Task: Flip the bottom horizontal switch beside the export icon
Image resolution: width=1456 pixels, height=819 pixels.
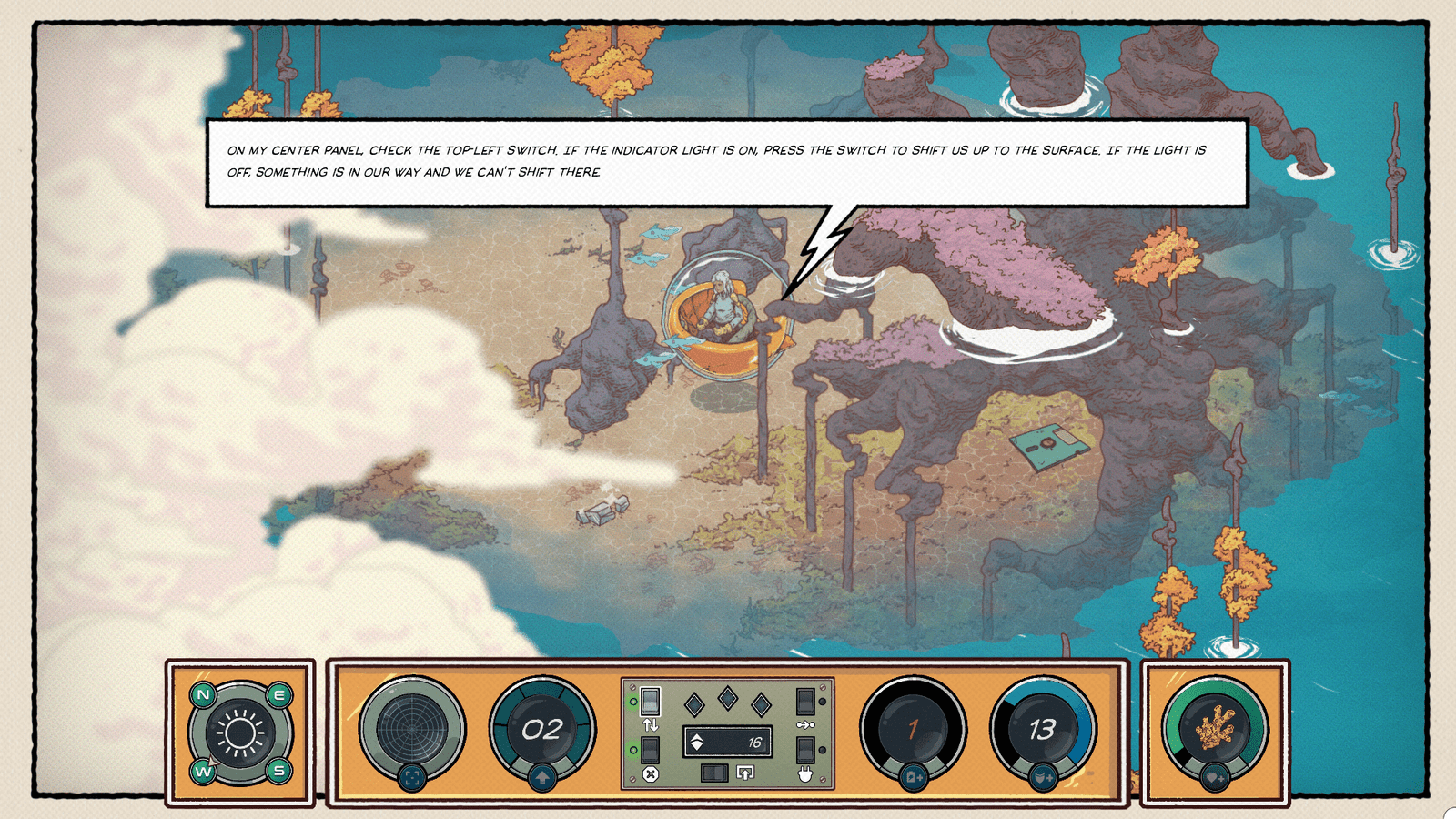Action: [714, 773]
